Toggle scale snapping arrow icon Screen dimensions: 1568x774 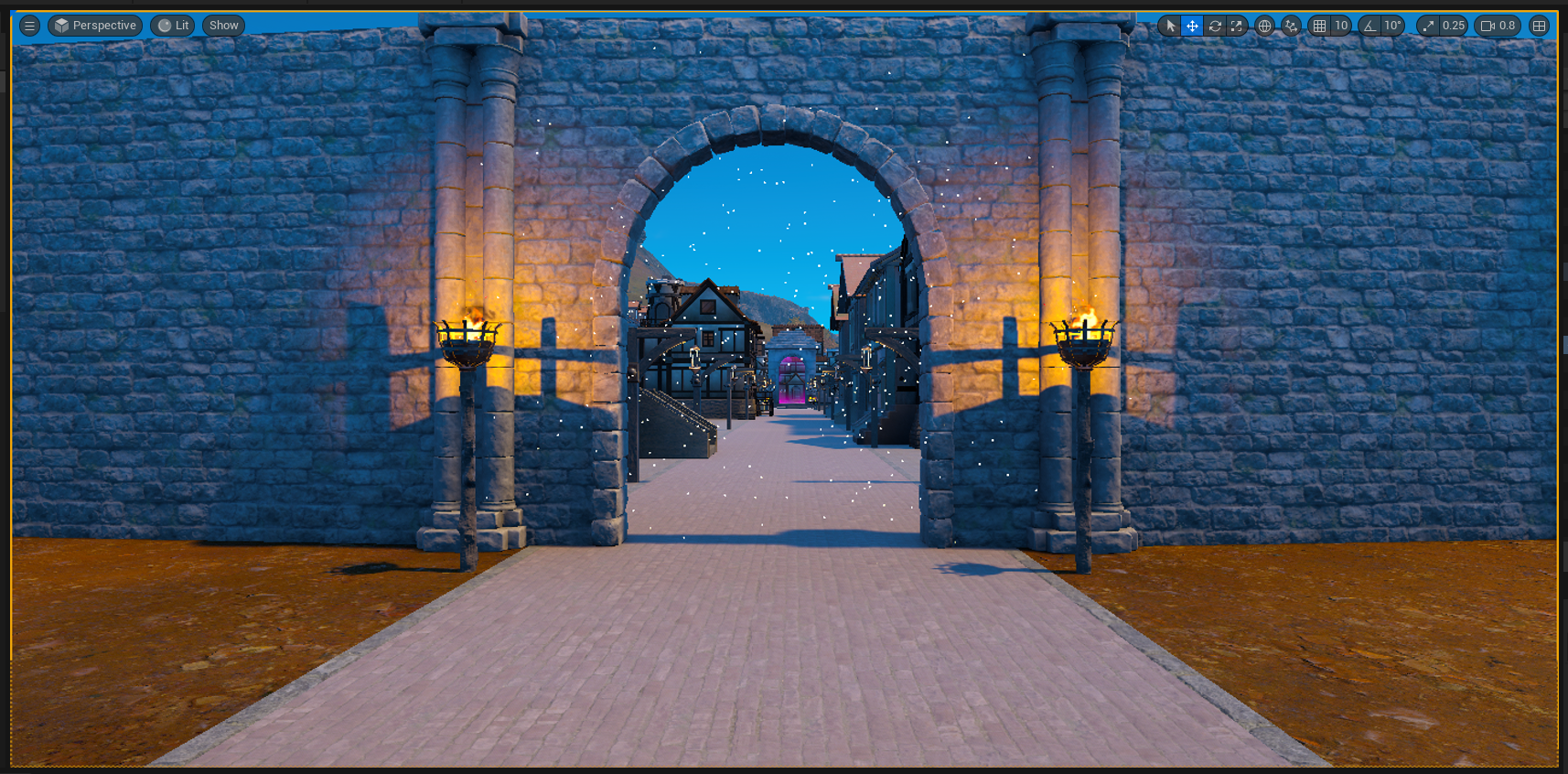1427,26
